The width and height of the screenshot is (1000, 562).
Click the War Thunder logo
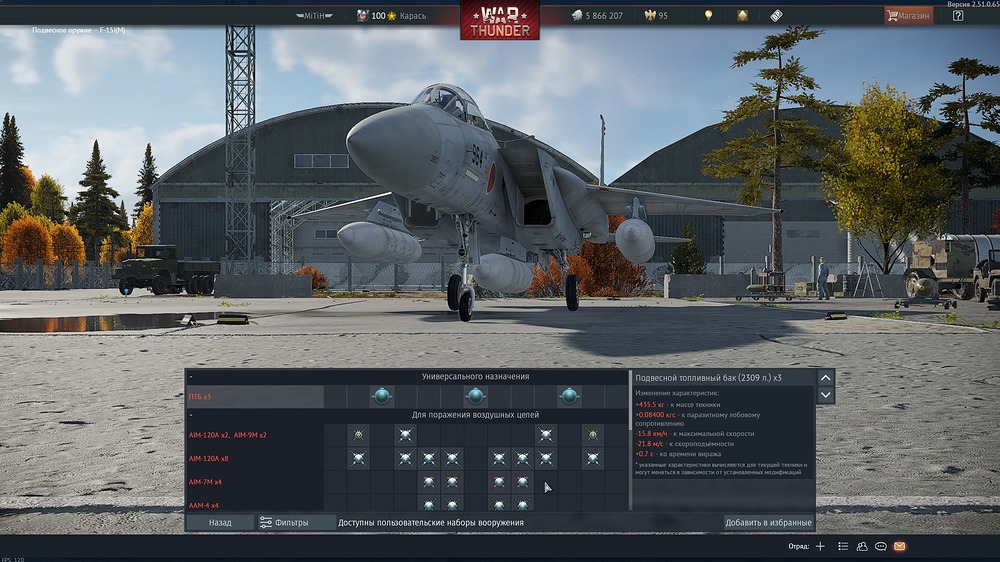pos(500,20)
